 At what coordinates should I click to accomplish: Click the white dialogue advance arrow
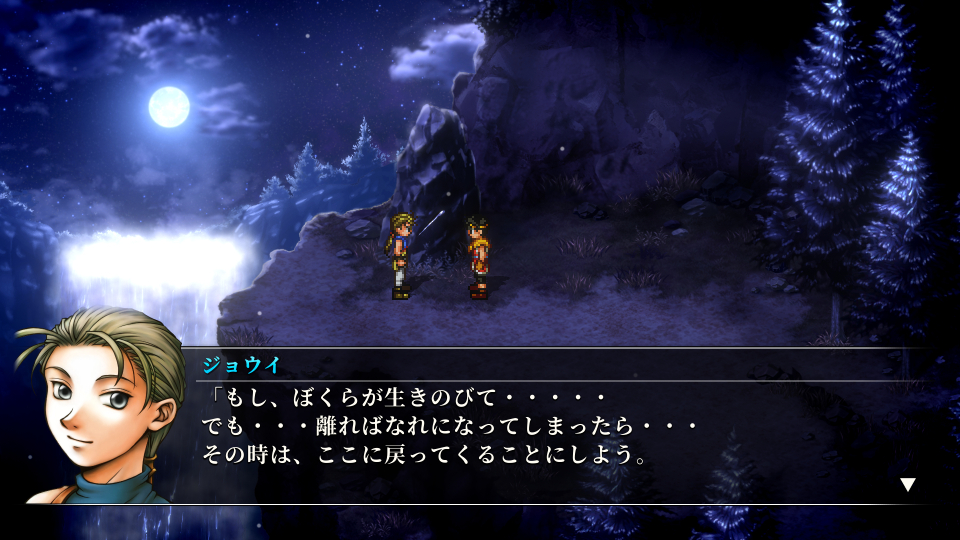click(x=908, y=484)
